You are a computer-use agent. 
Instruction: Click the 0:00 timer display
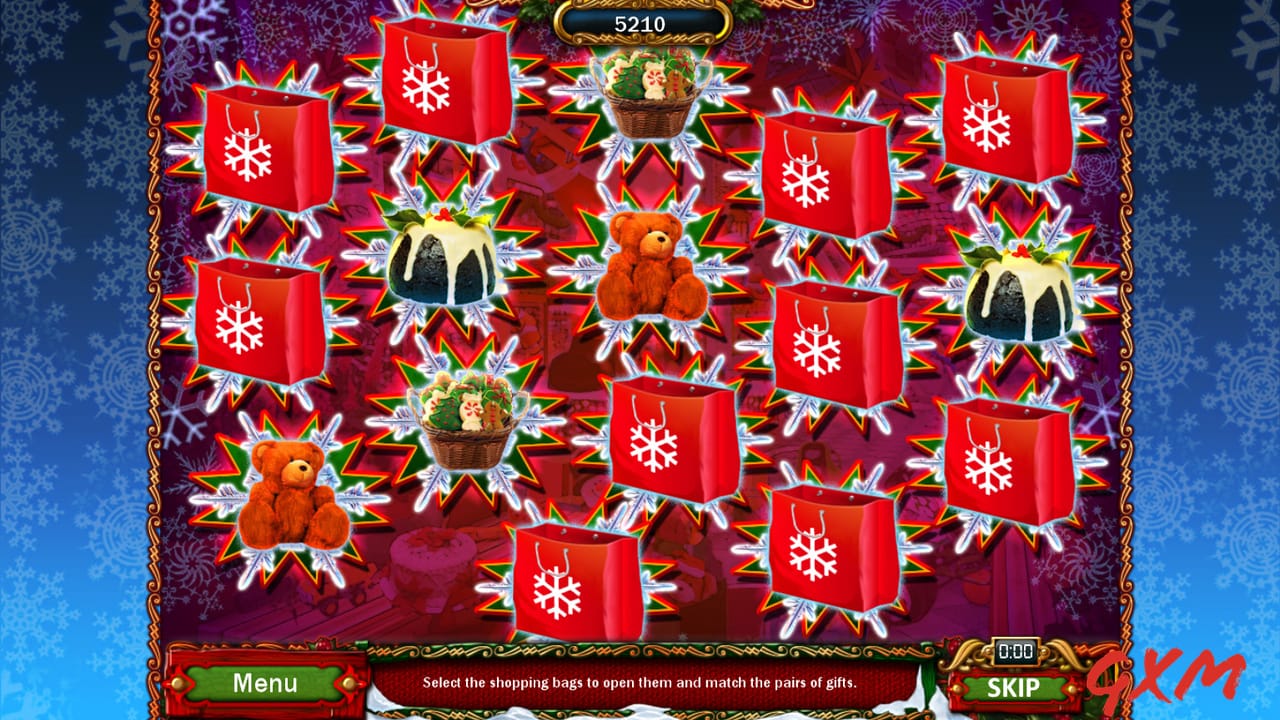tap(1018, 651)
